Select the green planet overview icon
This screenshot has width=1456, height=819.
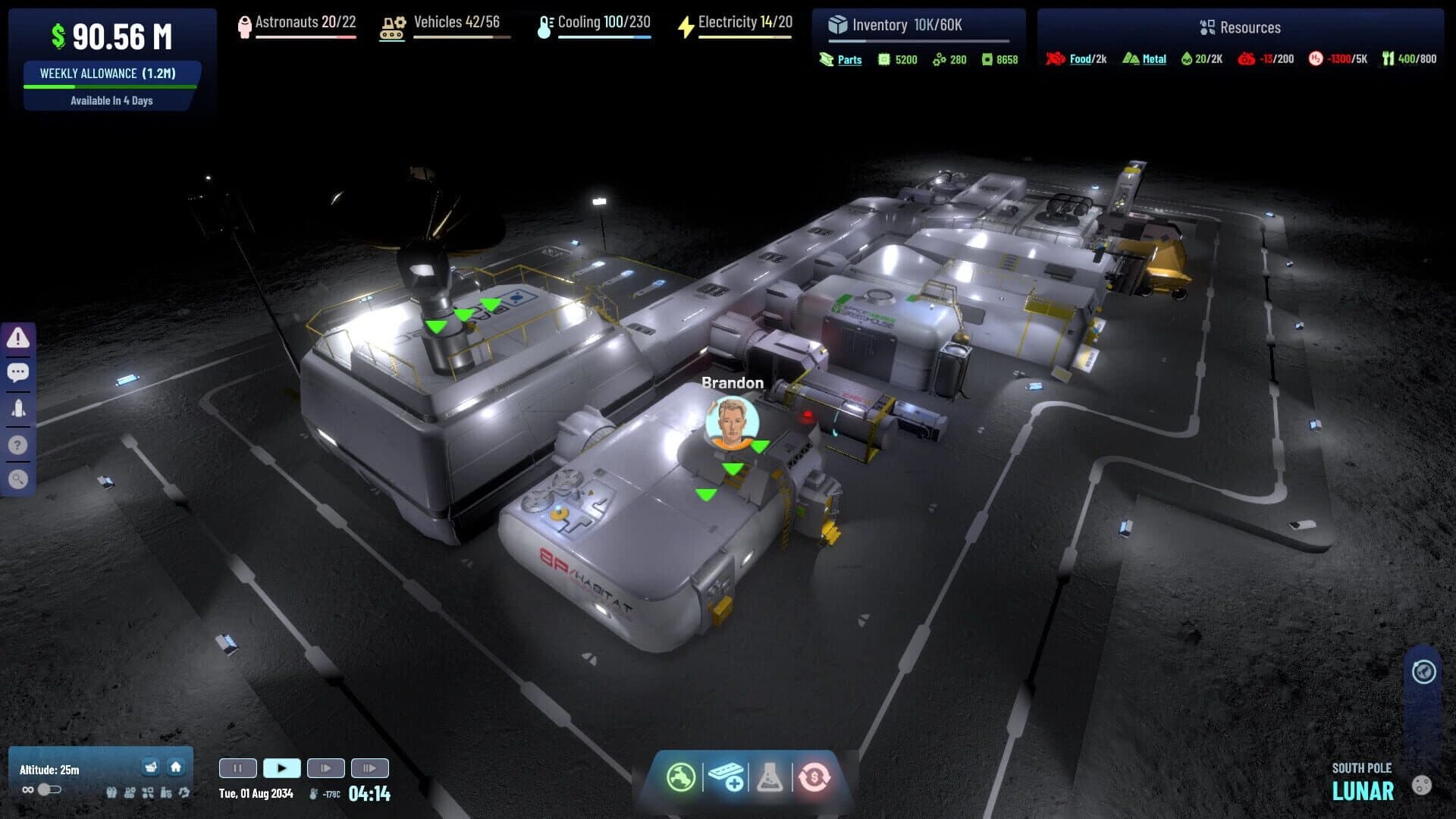tap(683, 777)
